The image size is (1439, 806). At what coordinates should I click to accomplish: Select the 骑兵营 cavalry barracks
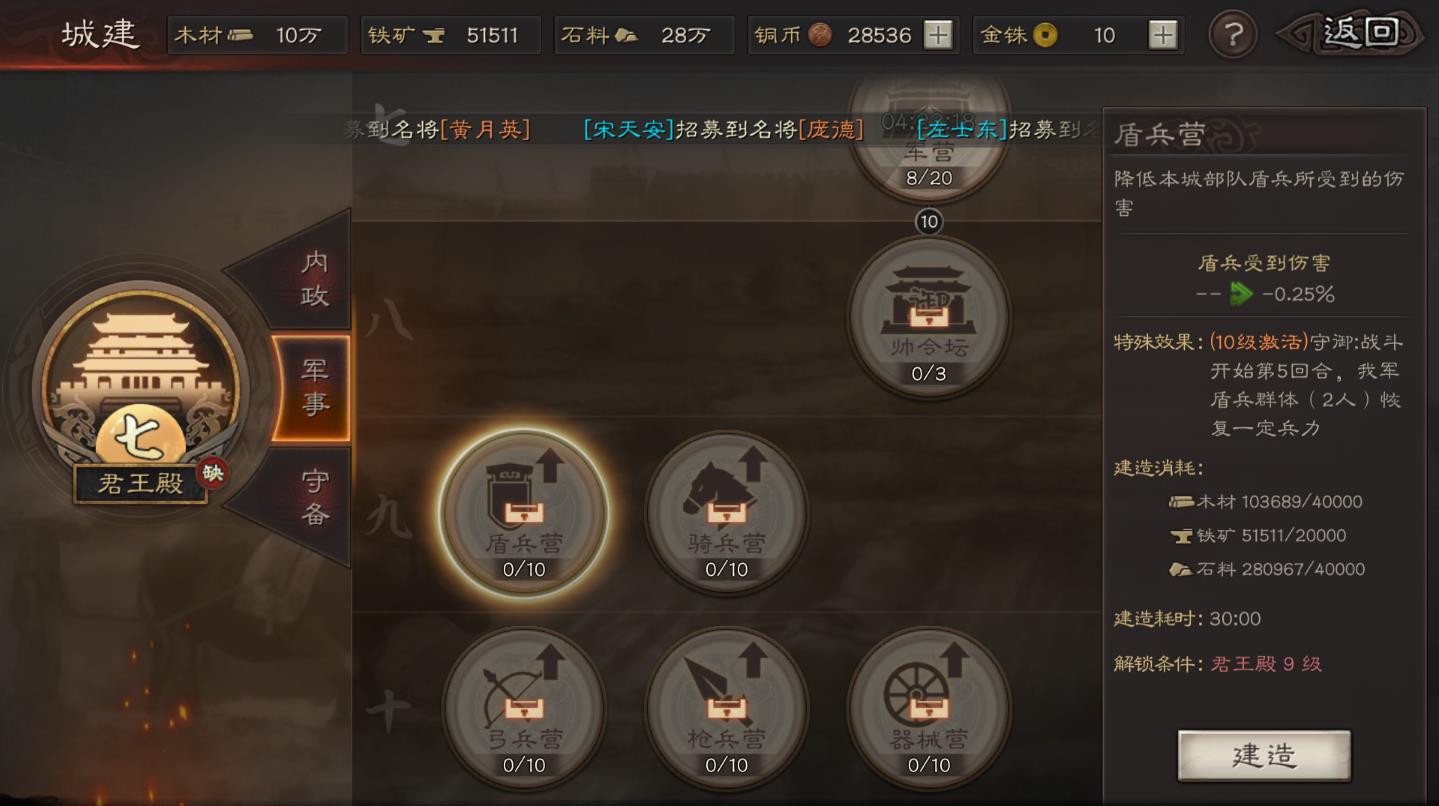coord(726,512)
